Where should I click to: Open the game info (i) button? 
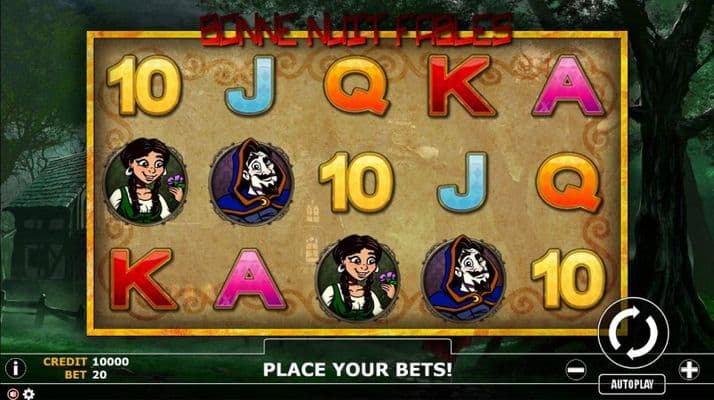click(x=13, y=368)
